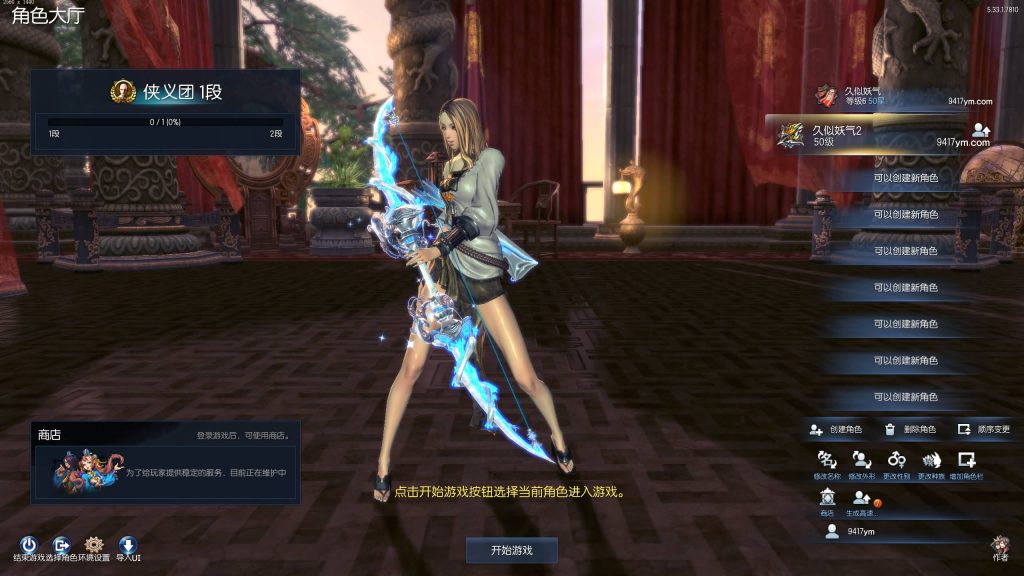Open the 作者 author icon
Image resolution: width=1024 pixels, height=576 pixels.
999,545
